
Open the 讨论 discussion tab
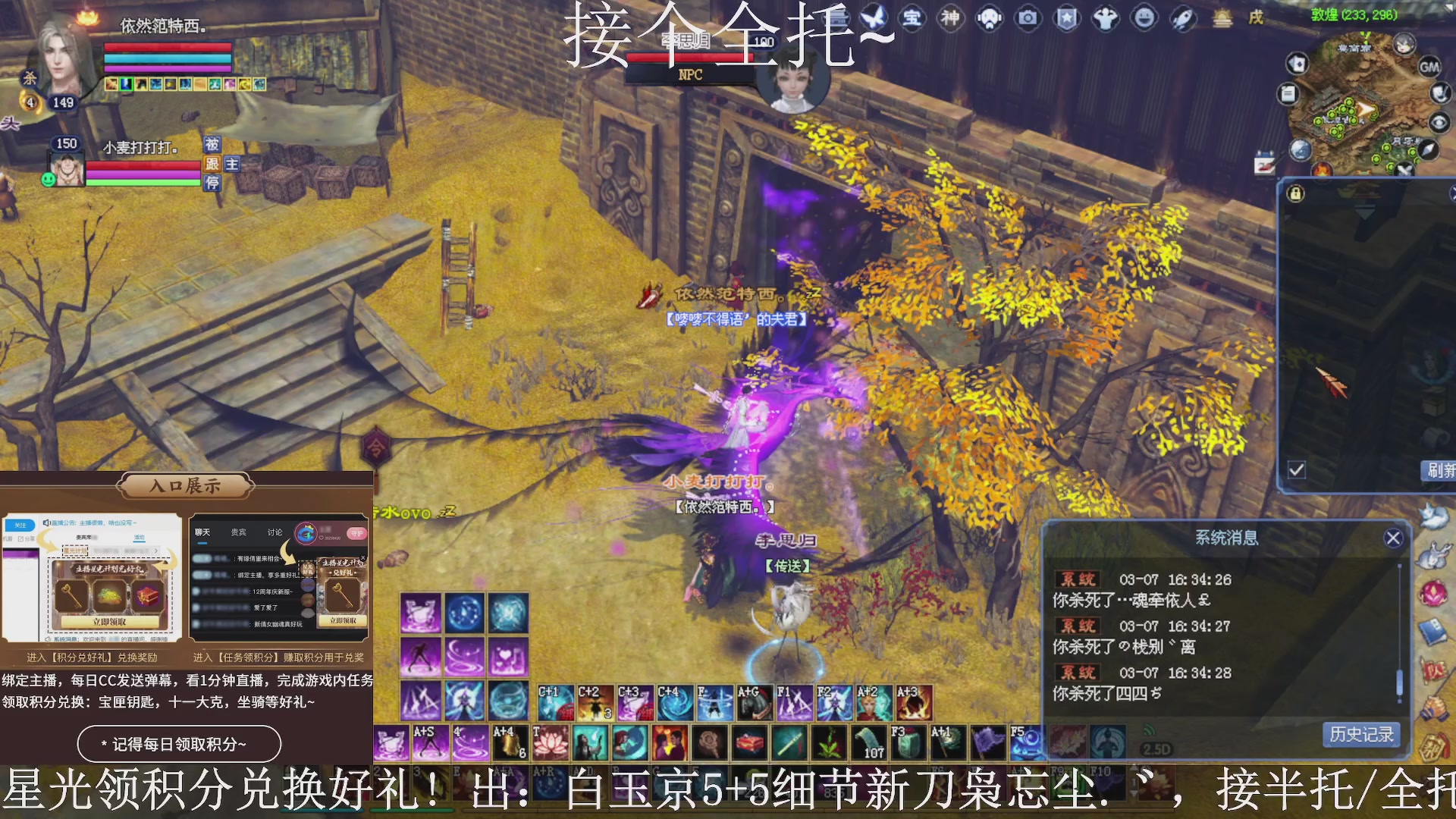pos(275,532)
